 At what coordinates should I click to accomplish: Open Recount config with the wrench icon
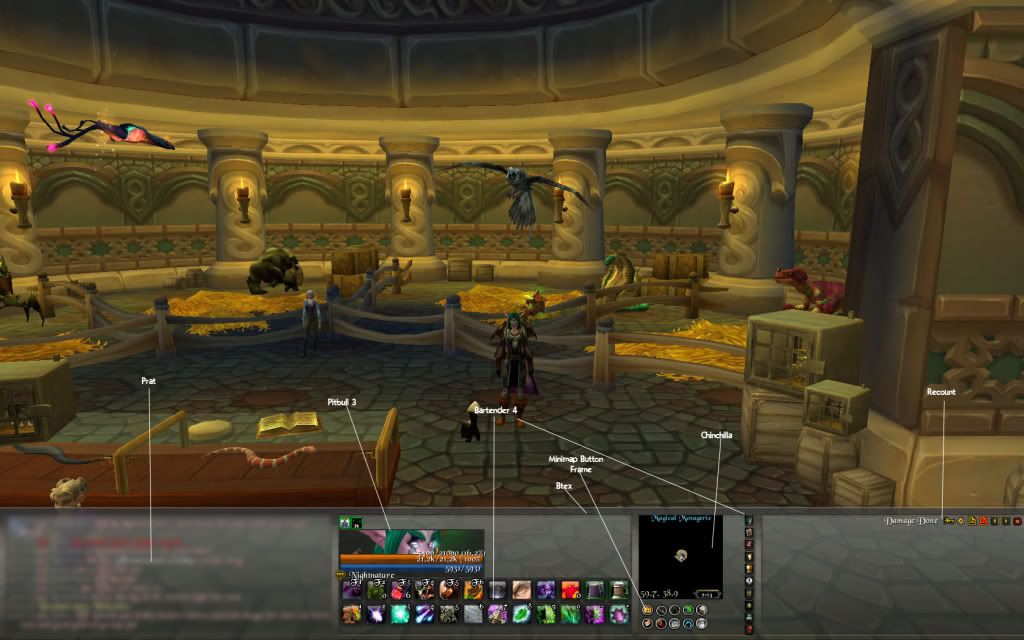[x=960, y=521]
